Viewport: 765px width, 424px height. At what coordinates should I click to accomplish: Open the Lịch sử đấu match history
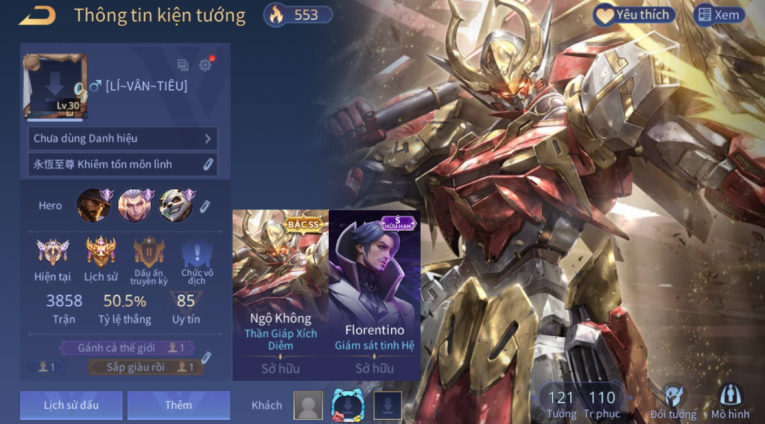[71, 405]
